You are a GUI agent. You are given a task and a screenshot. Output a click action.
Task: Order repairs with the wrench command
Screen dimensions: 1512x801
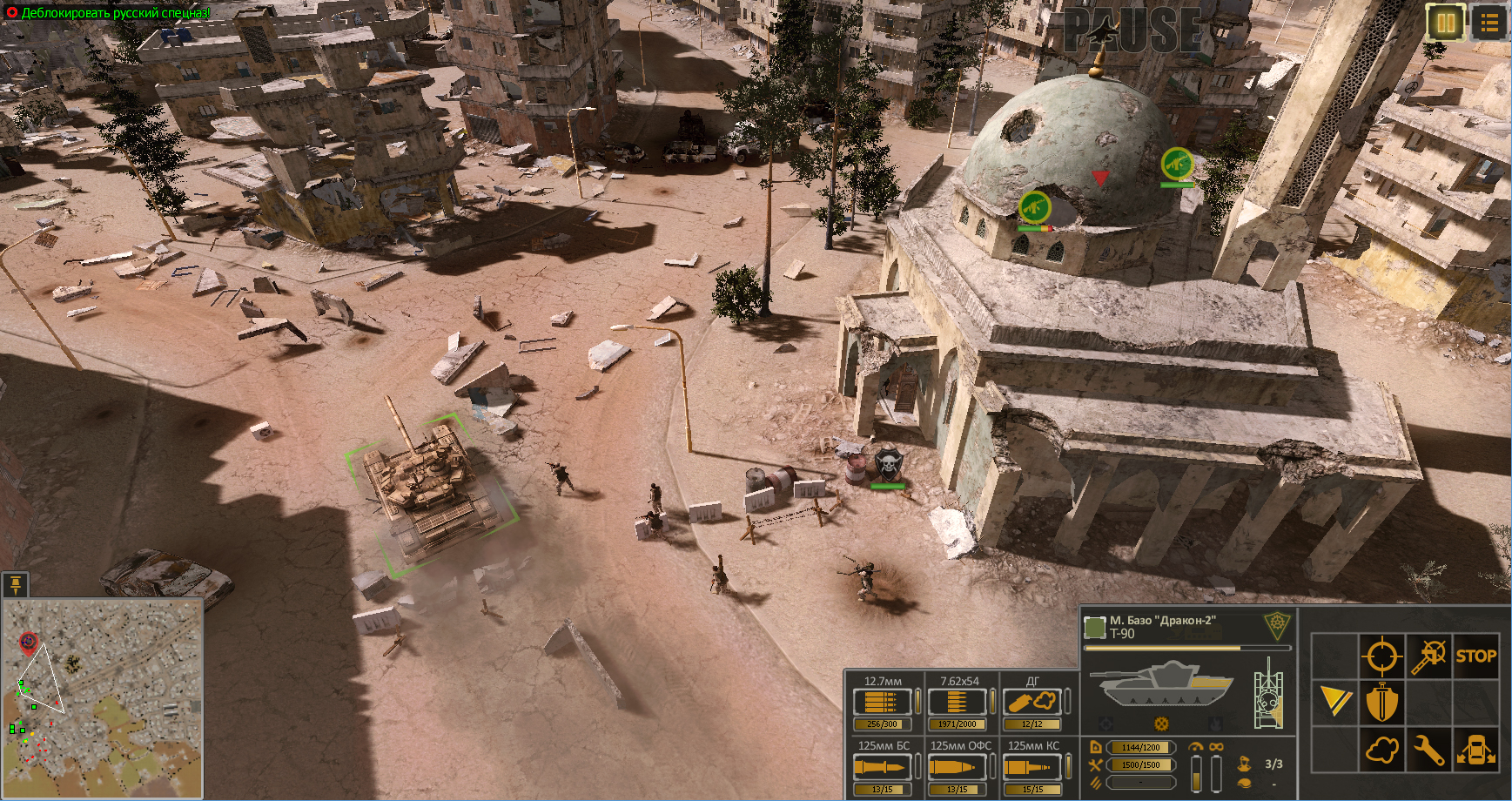1428,749
